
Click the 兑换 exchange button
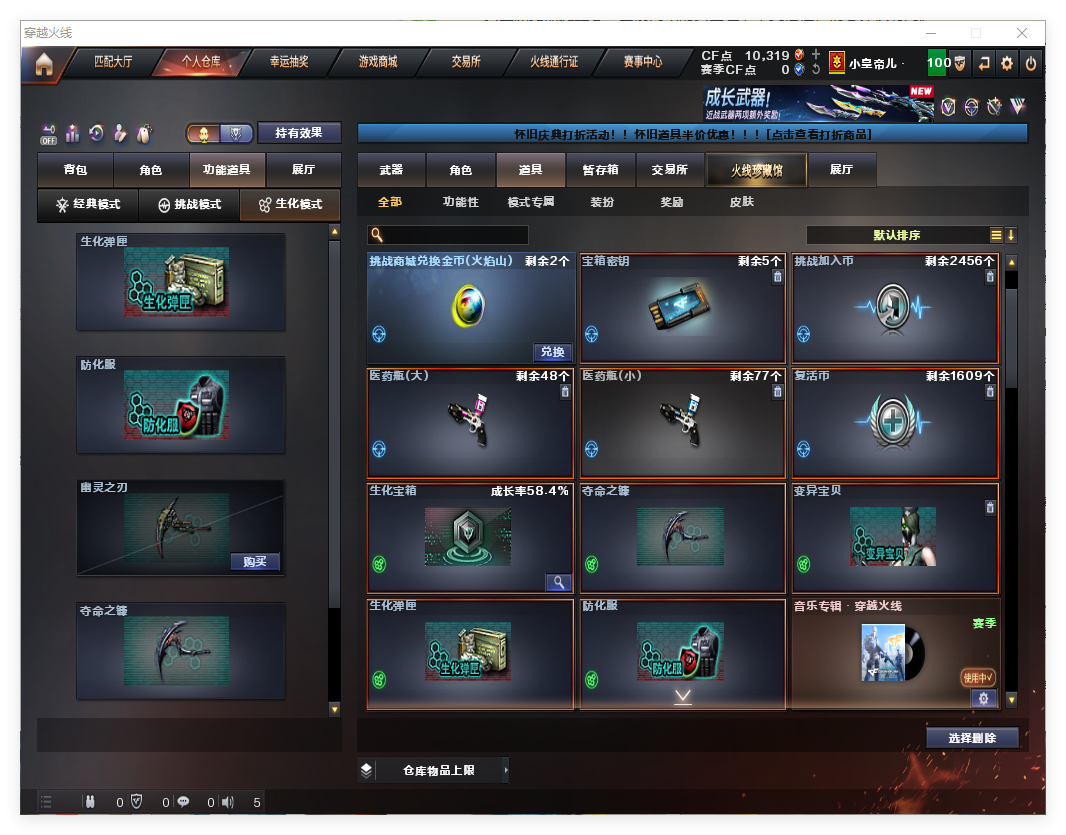point(553,352)
